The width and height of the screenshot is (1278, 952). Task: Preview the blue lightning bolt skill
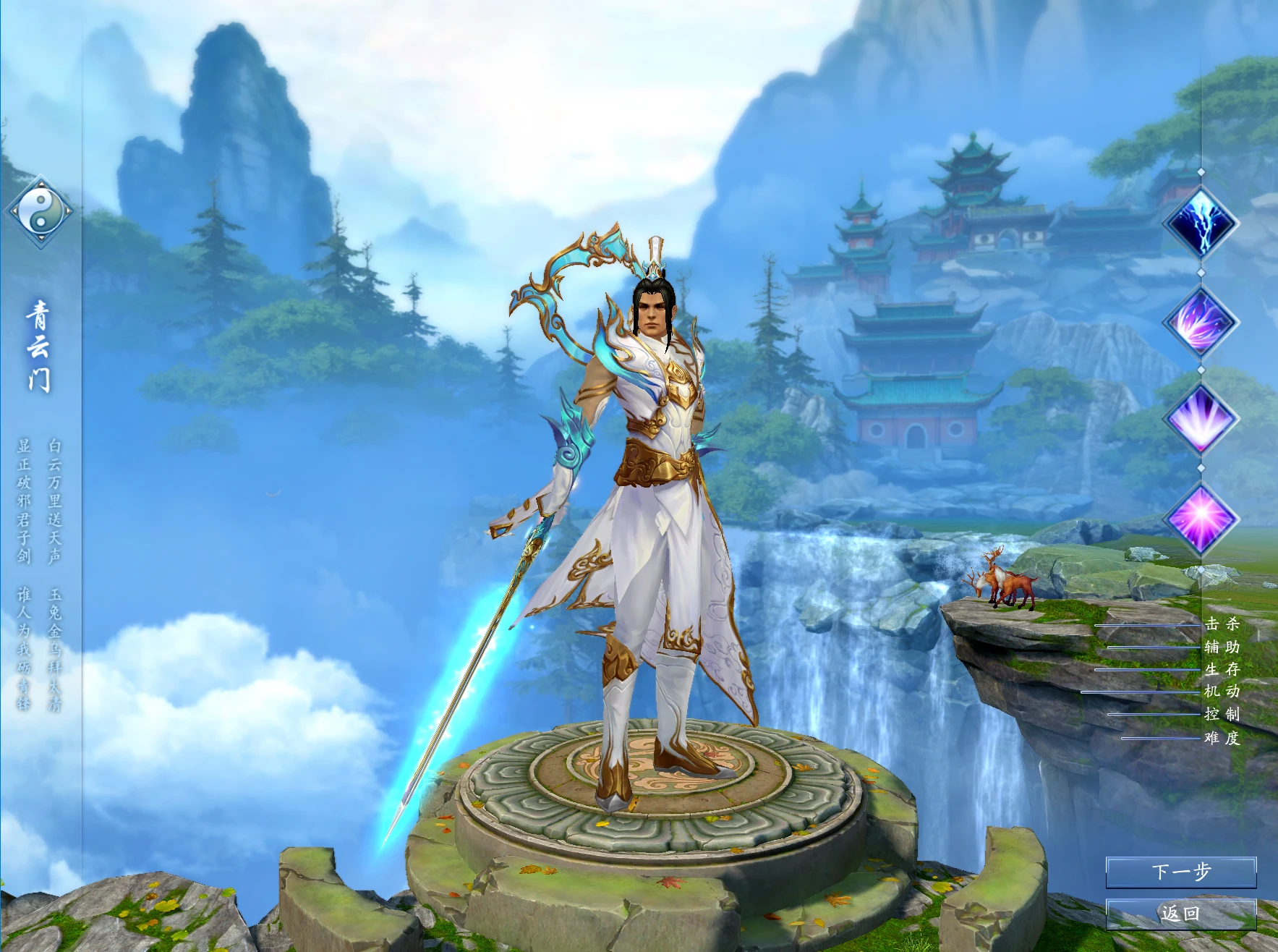point(1201,222)
